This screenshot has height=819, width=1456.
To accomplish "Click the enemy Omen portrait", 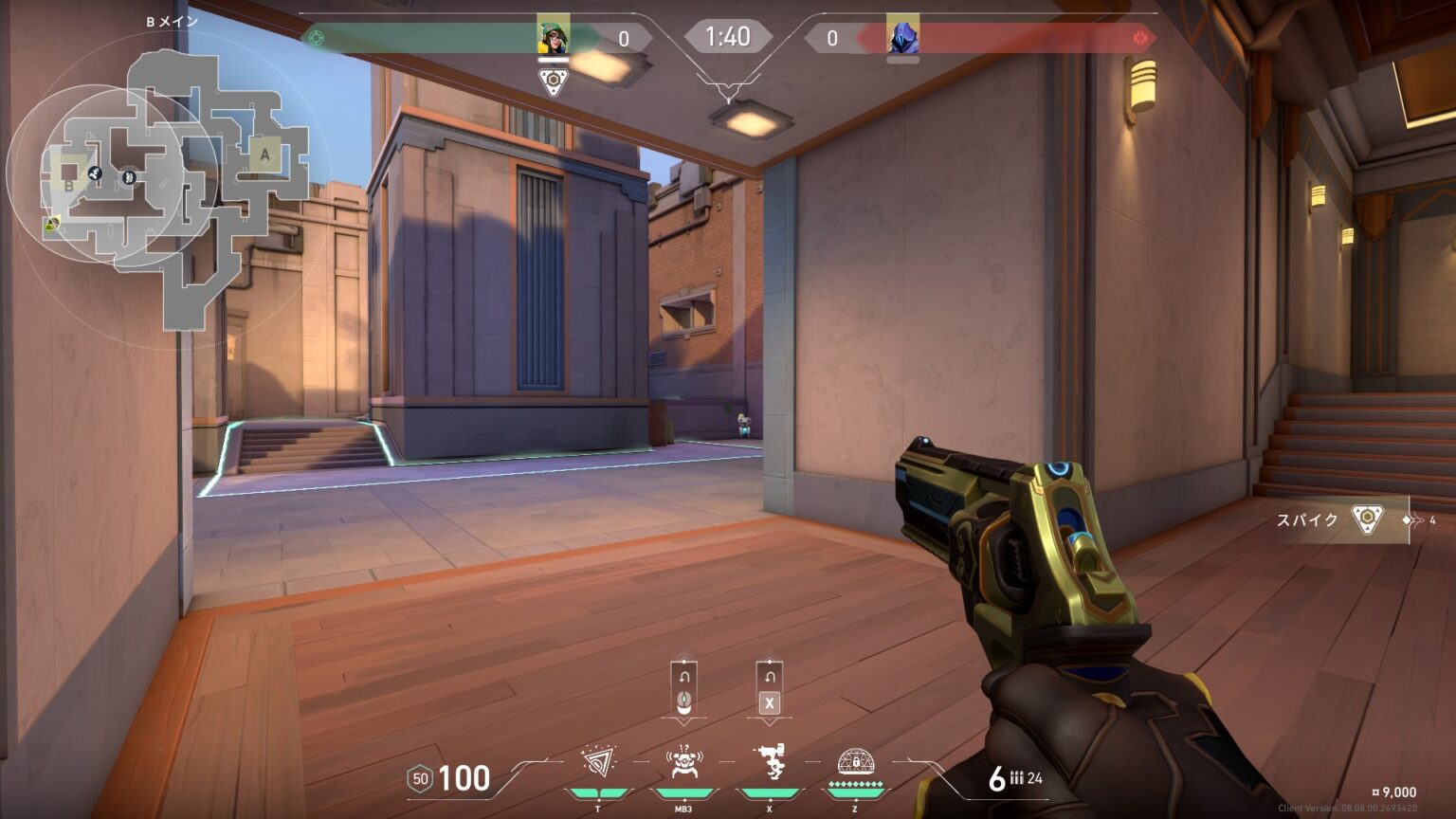I will pyautogui.click(x=902, y=38).
